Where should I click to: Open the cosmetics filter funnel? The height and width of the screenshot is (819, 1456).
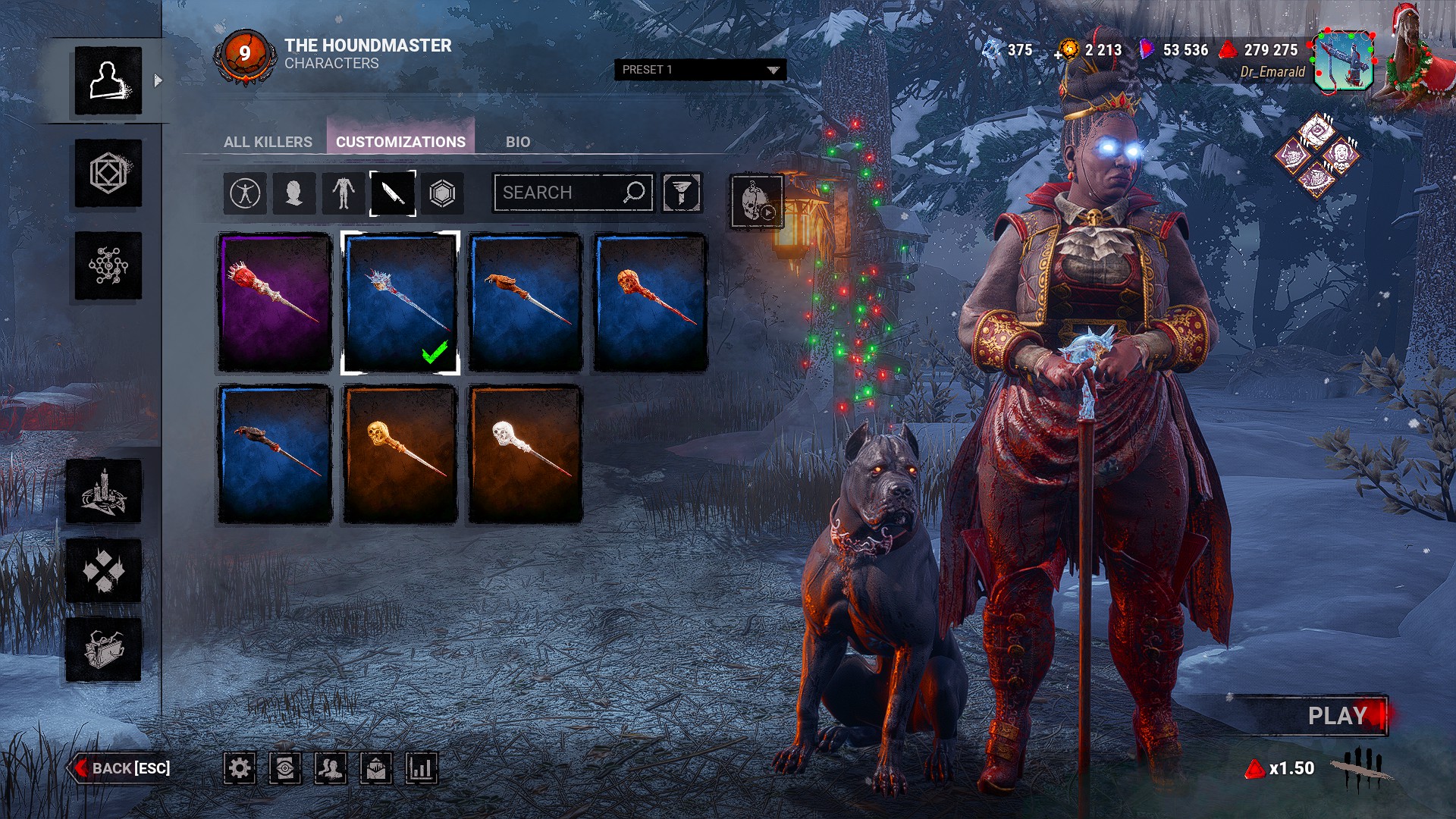pos(682,193)
